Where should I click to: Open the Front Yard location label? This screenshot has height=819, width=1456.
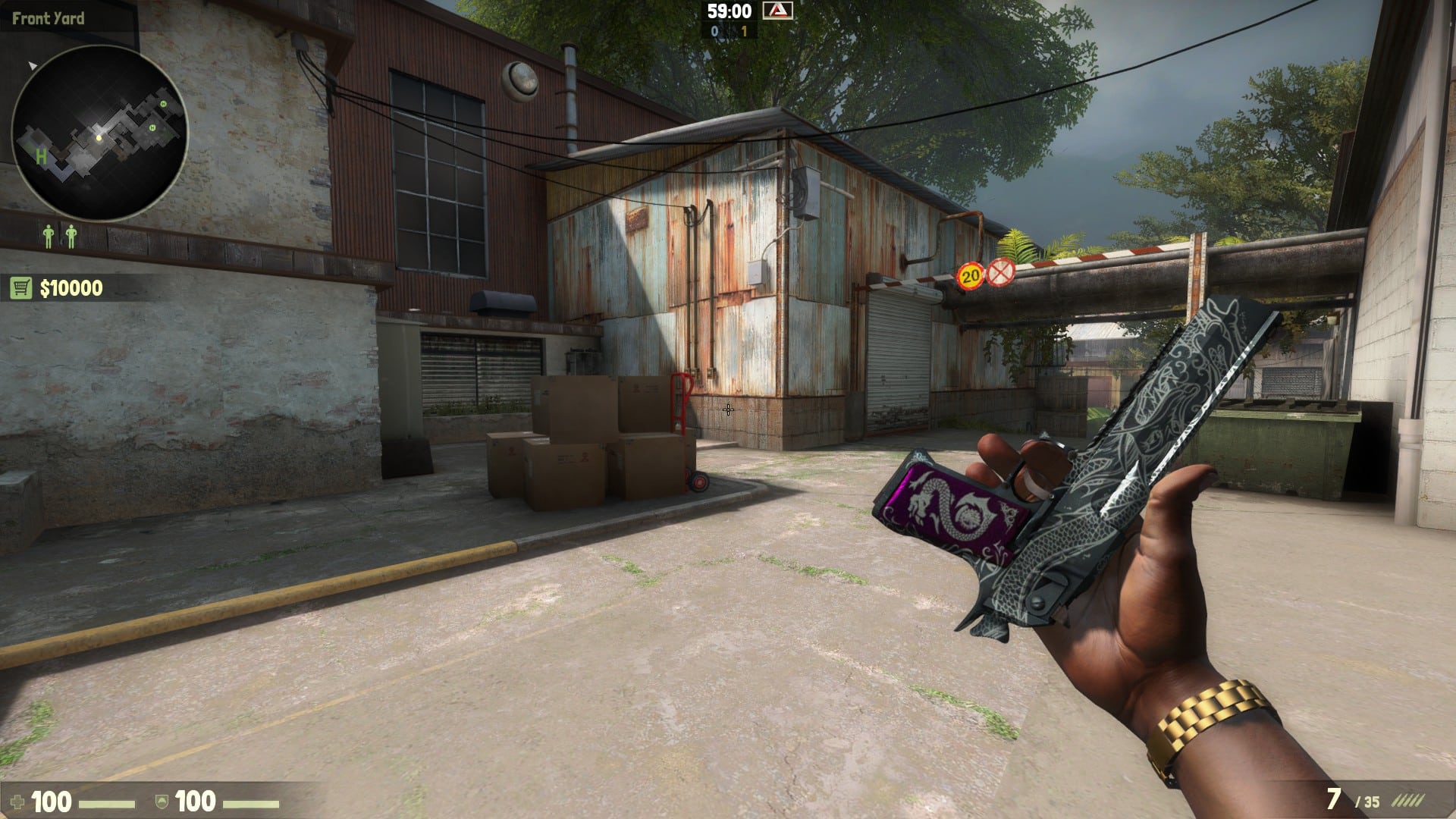49,20
